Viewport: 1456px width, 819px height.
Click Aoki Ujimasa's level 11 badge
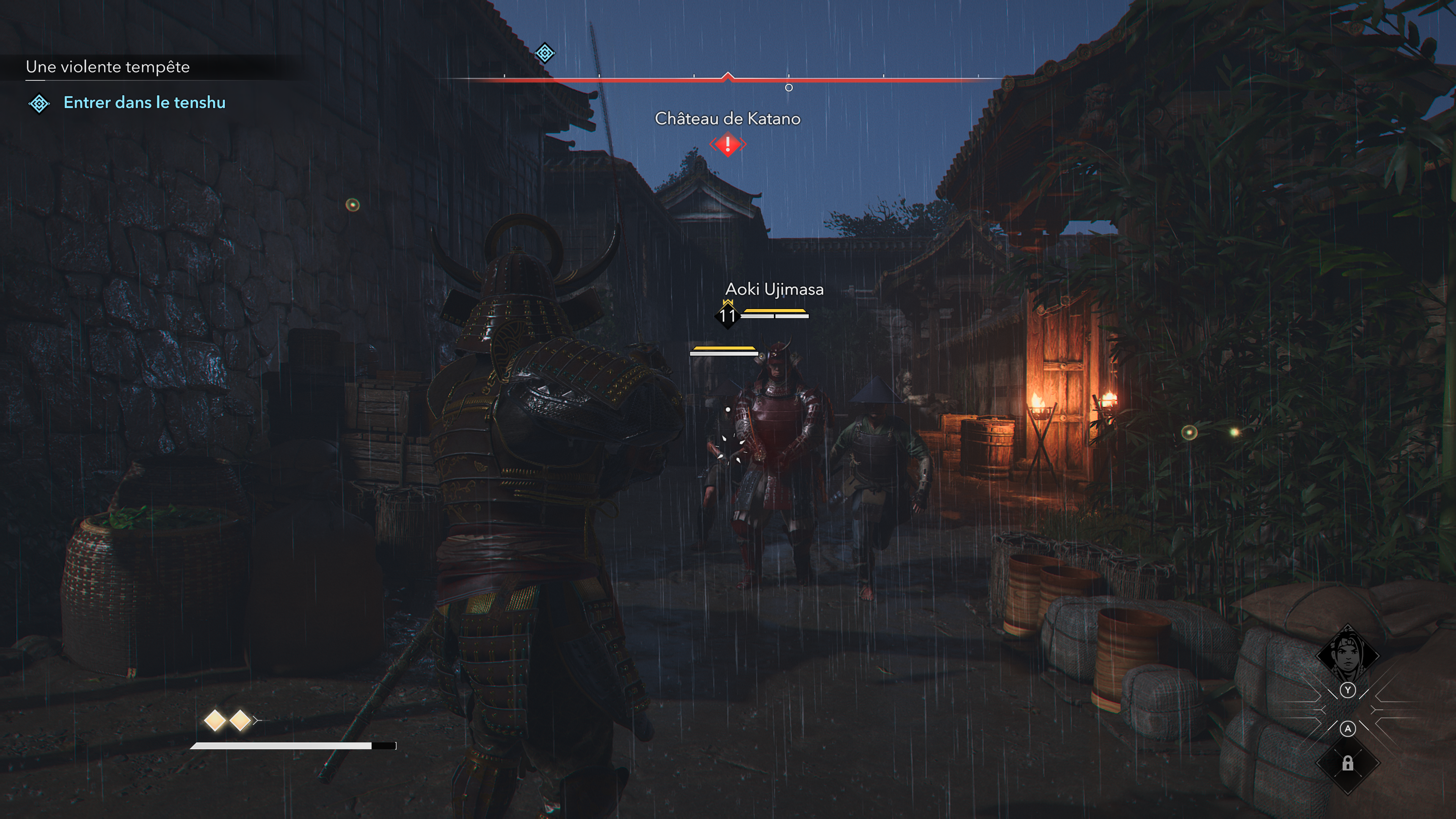(x=727, y=315)
